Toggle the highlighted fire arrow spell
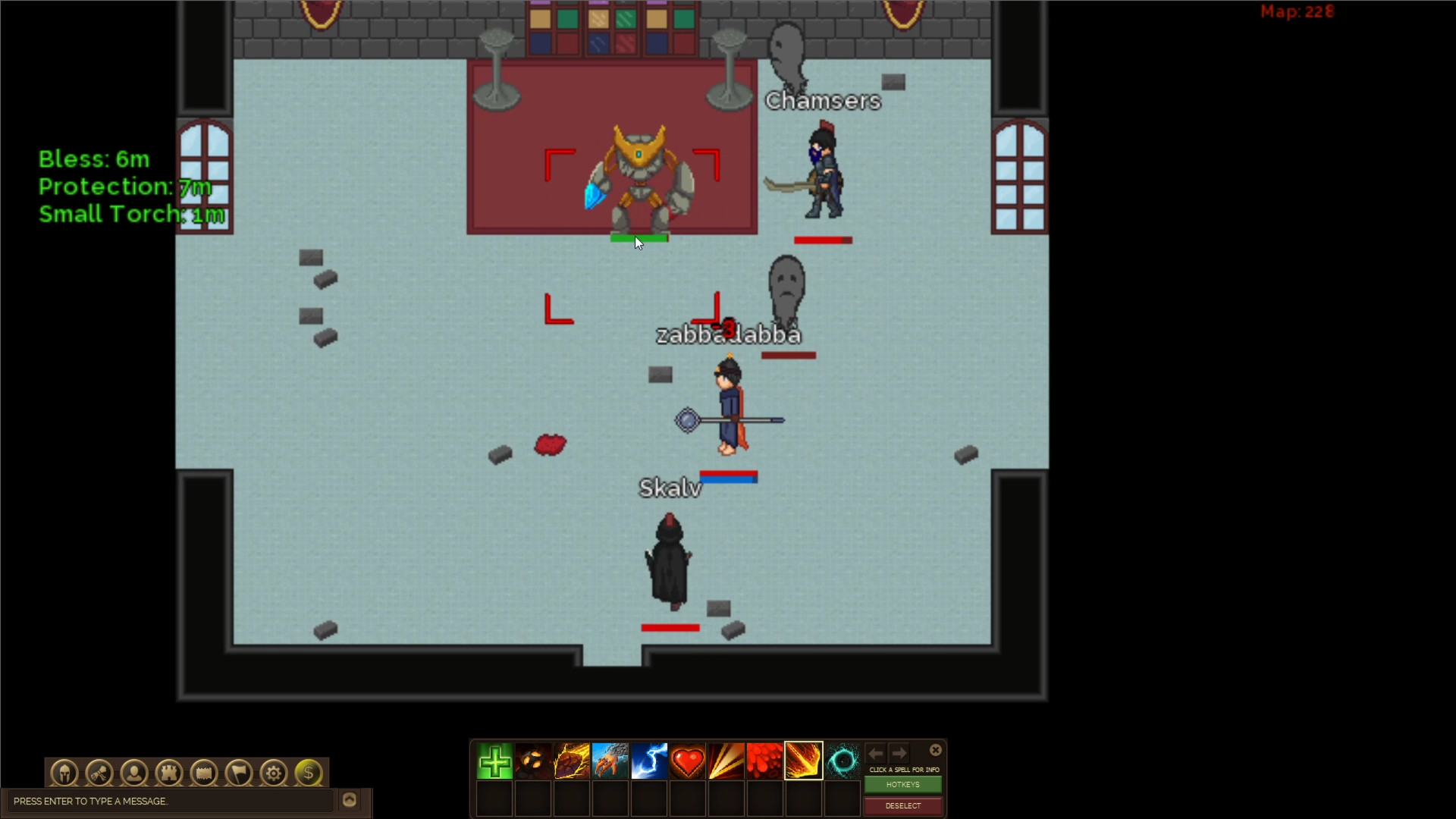1456x819 pixels. [x=803, y=760]
